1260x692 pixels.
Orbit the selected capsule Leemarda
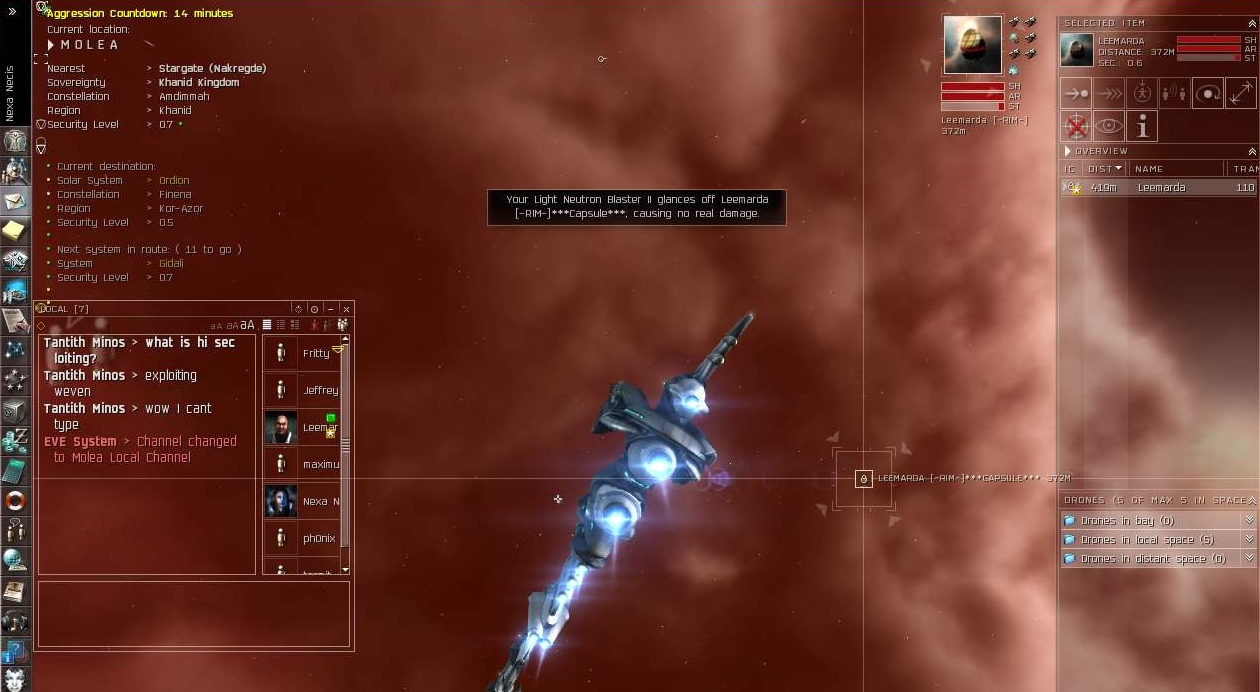coord(1208,94)
